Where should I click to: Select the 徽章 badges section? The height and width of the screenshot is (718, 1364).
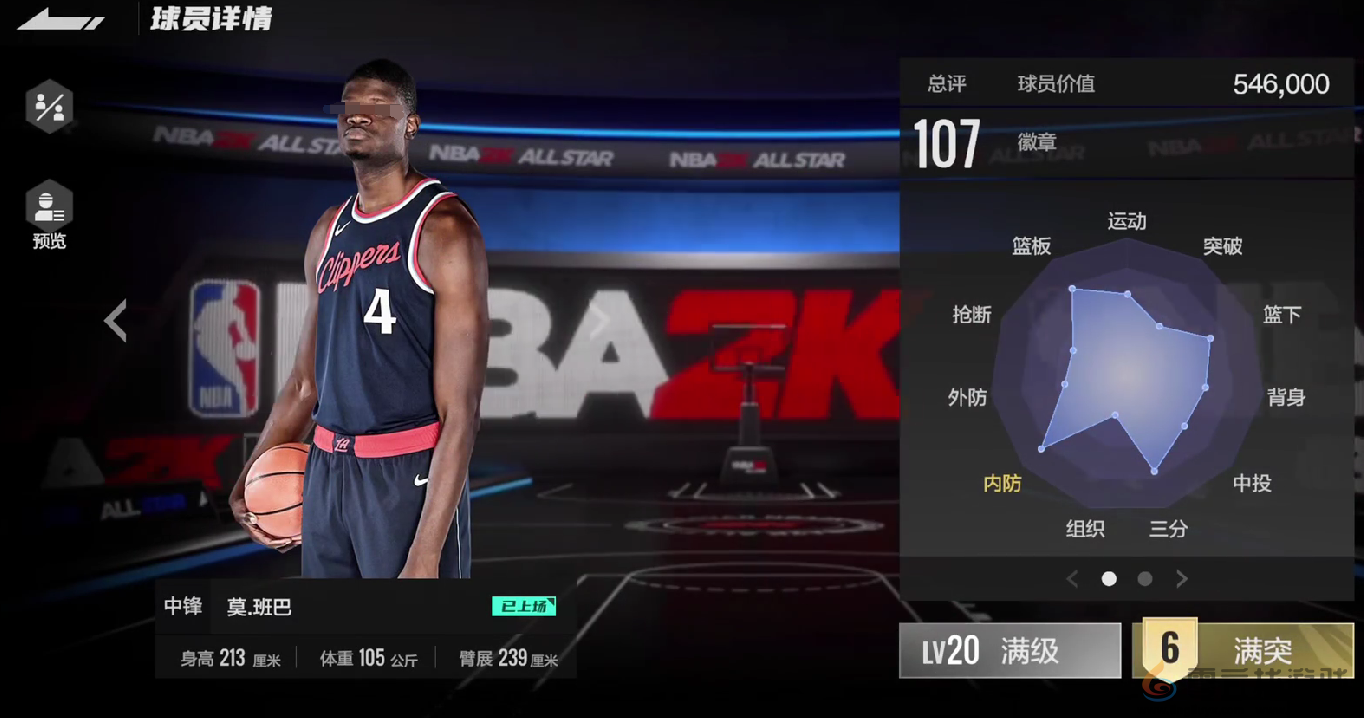(1037, 143)
